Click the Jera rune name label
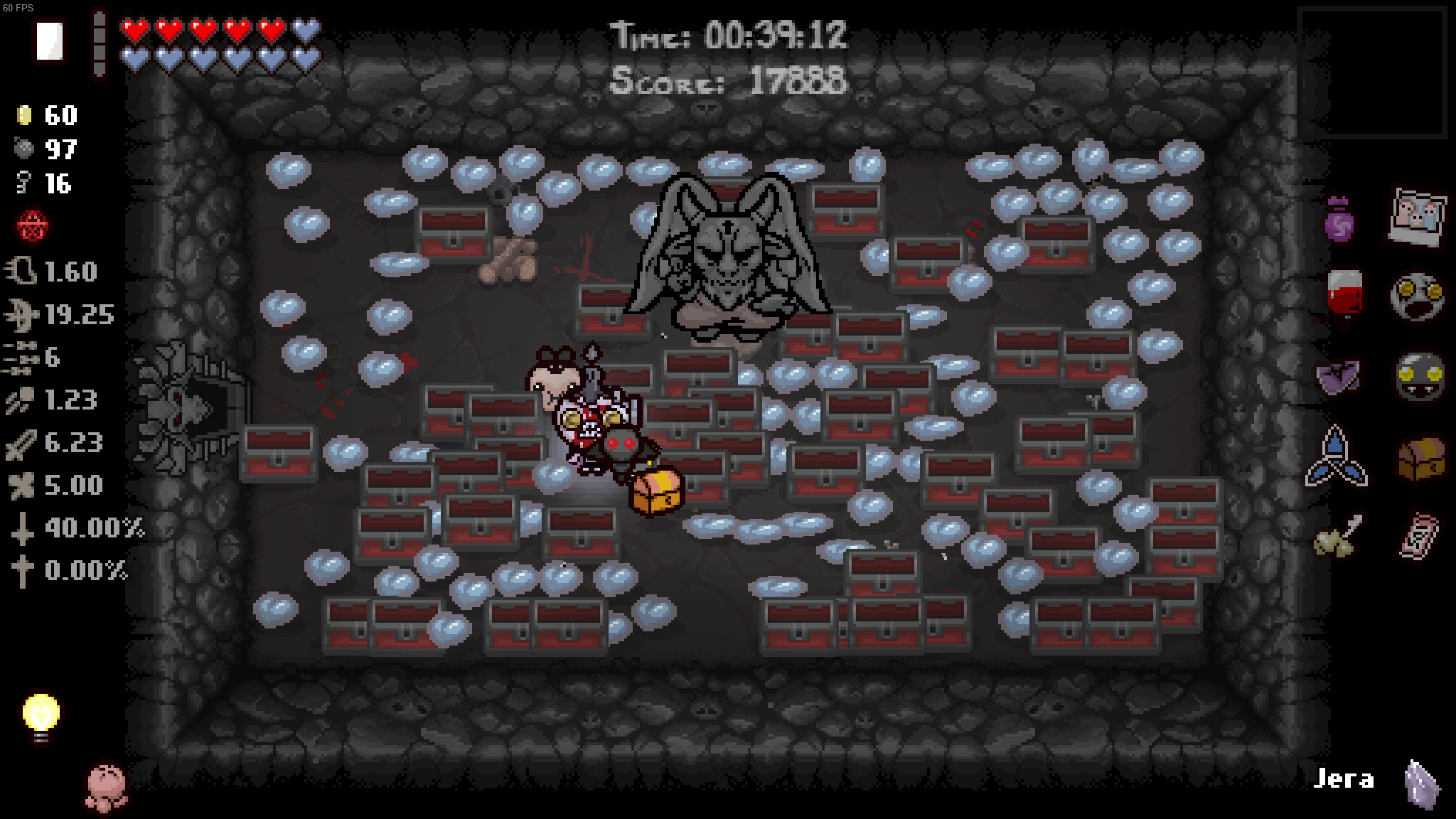Viewport: 1456px width, 819px height. tap(1346, 779)
